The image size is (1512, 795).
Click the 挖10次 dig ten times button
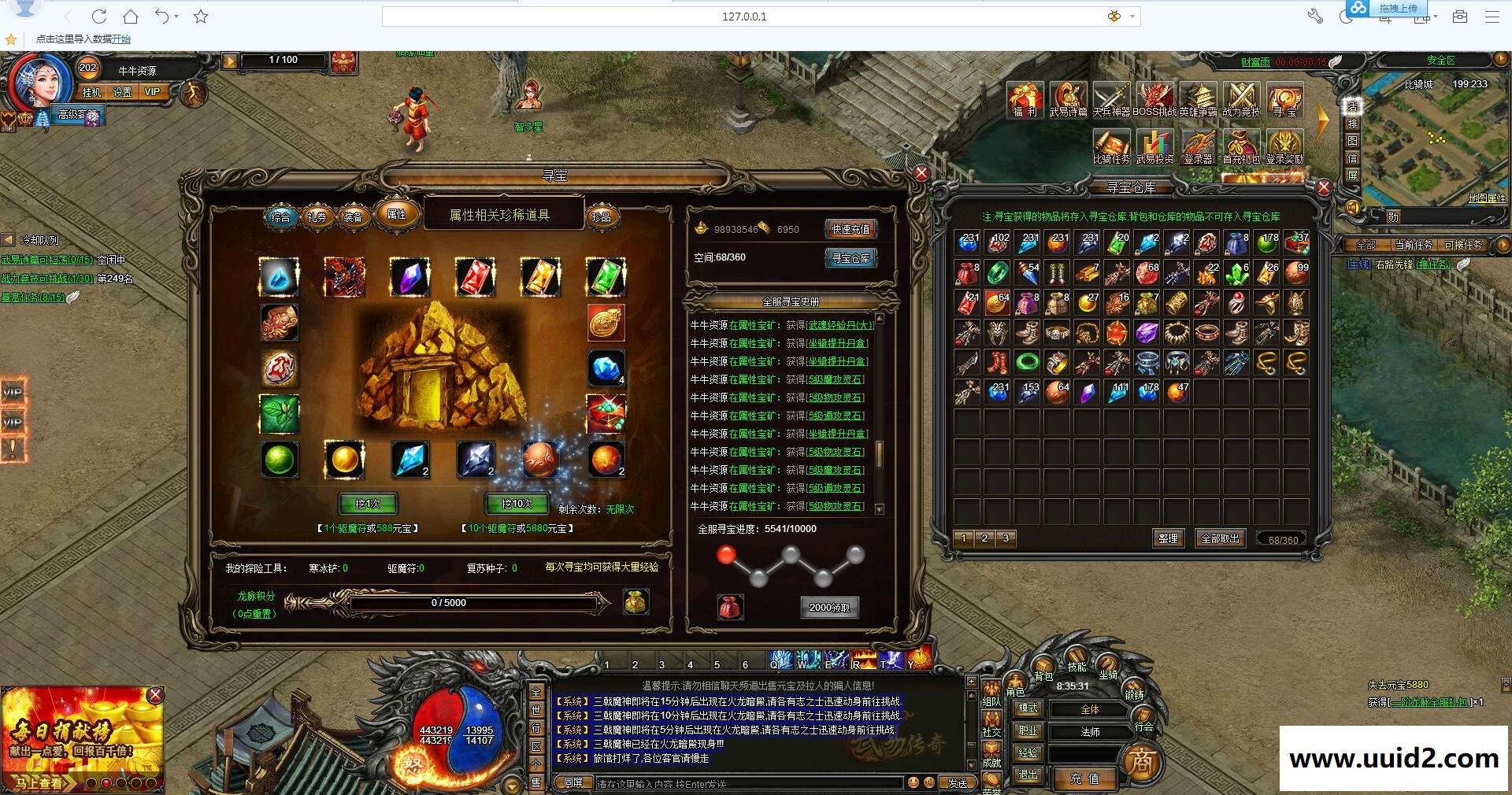(516, 505)
